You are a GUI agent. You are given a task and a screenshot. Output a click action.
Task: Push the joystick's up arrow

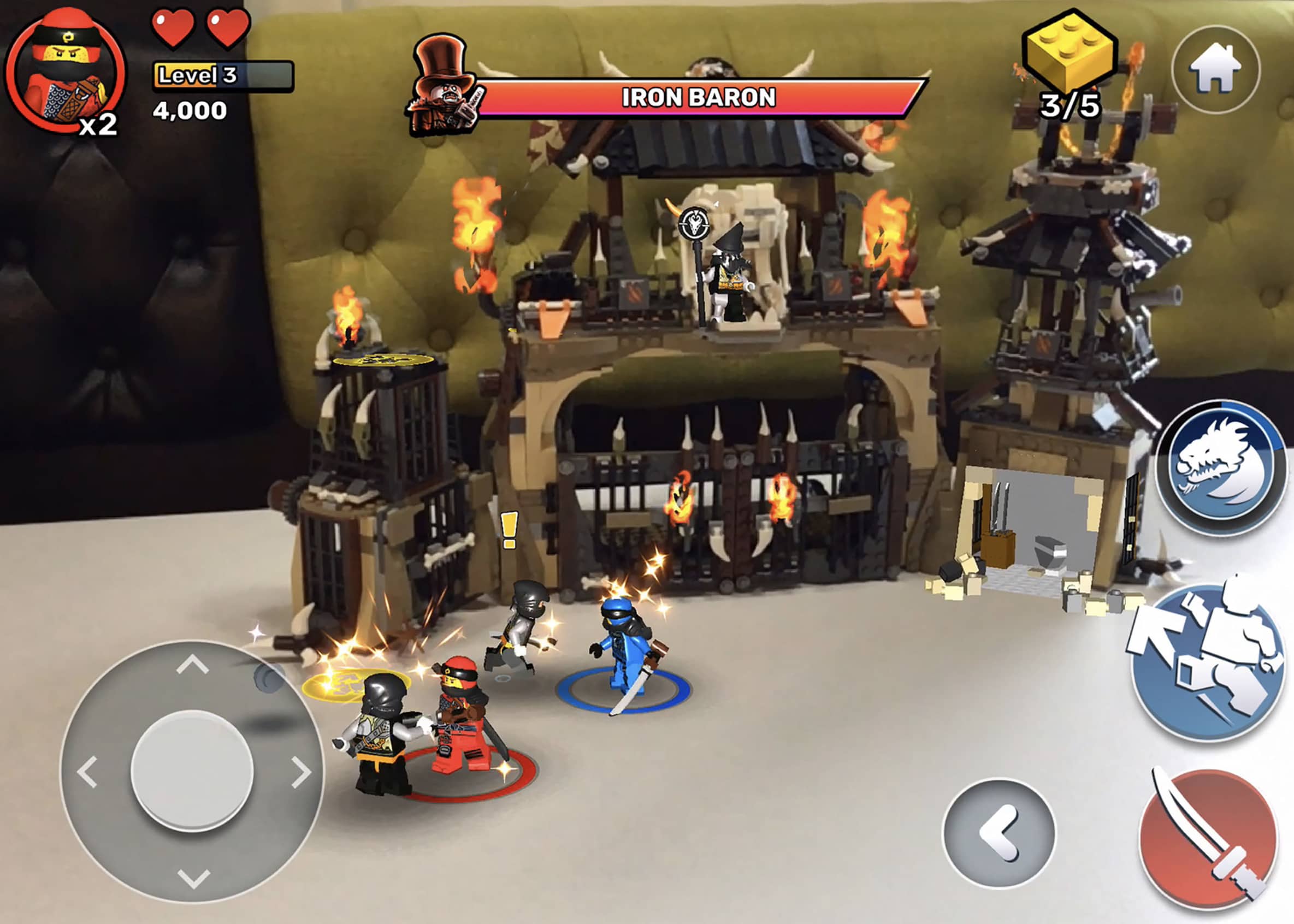tap(192, 664)
